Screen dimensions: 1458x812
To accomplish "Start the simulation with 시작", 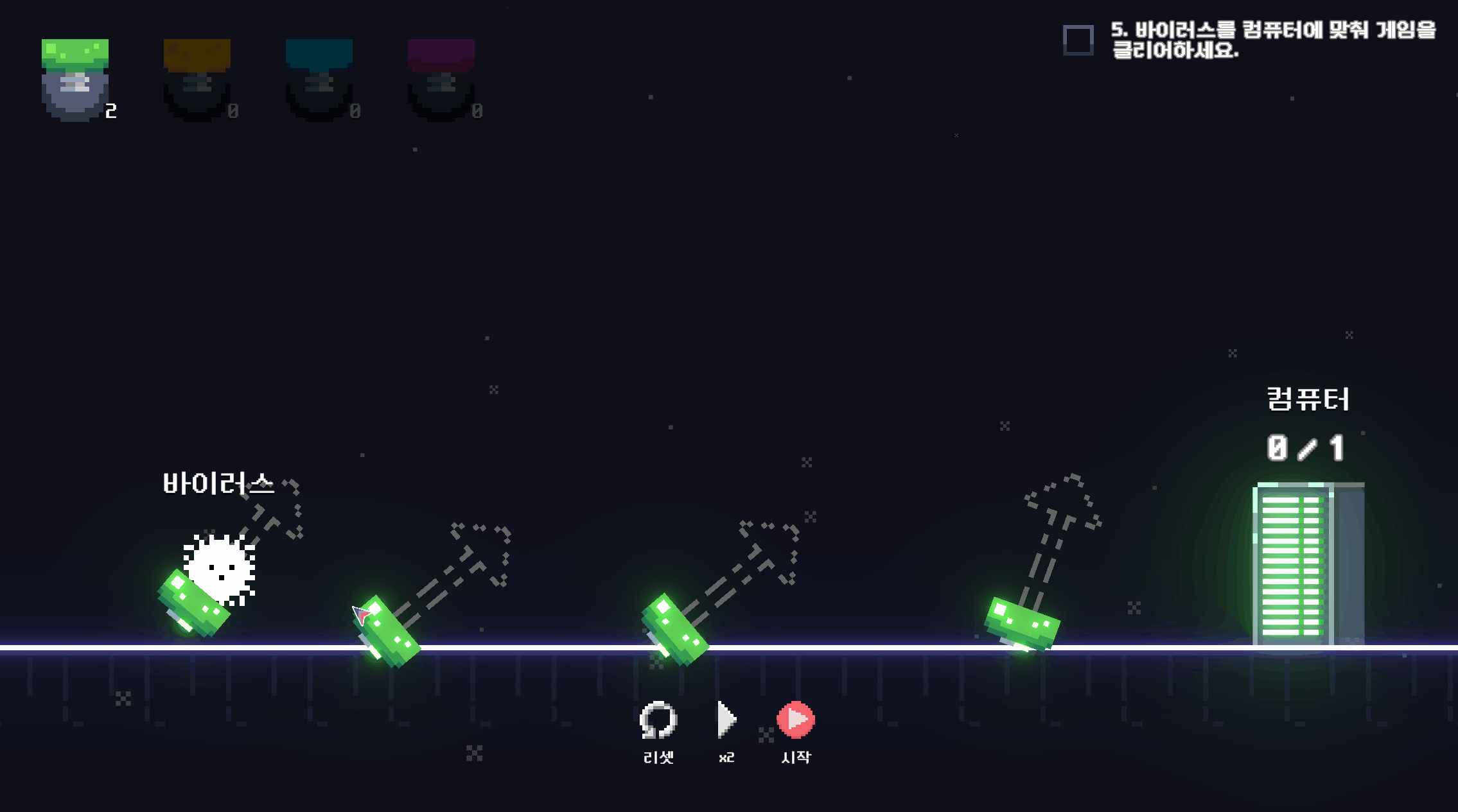I will pos(796,720).
